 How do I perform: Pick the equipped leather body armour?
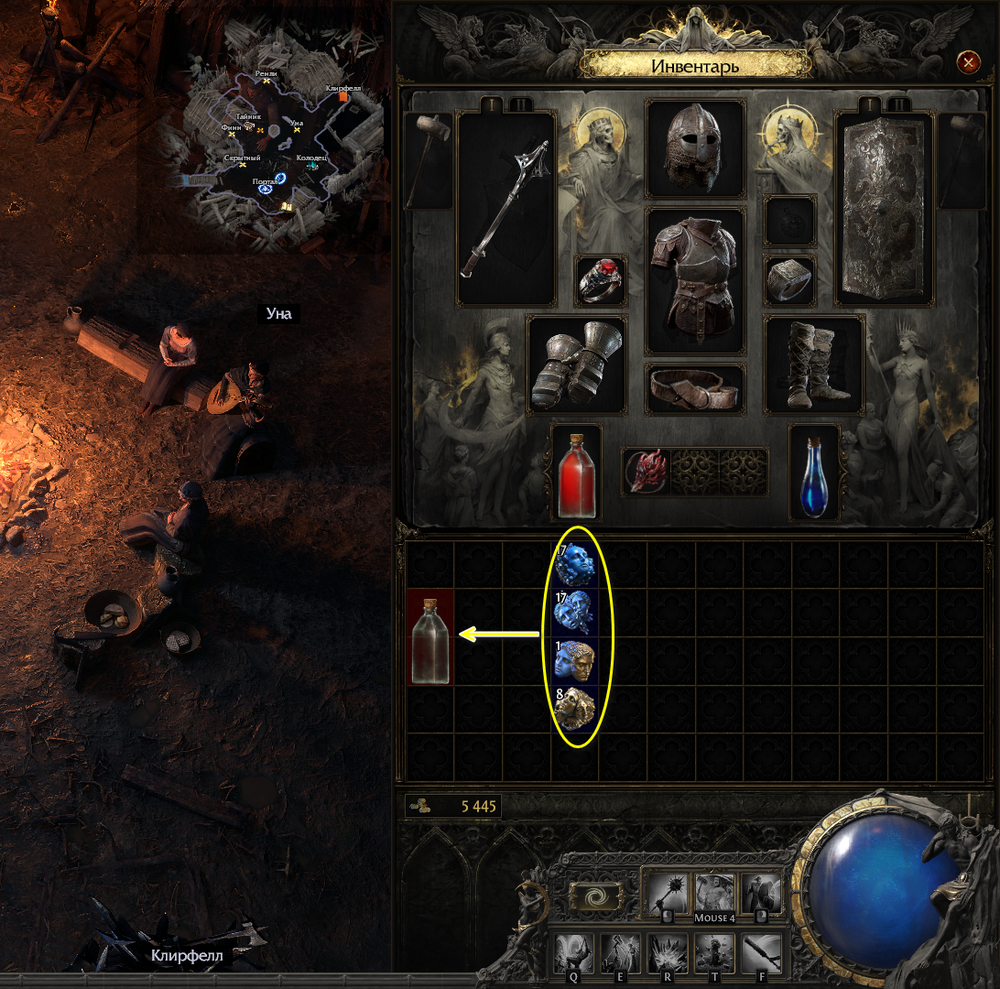pyautogui.click(x=696, y=280)
